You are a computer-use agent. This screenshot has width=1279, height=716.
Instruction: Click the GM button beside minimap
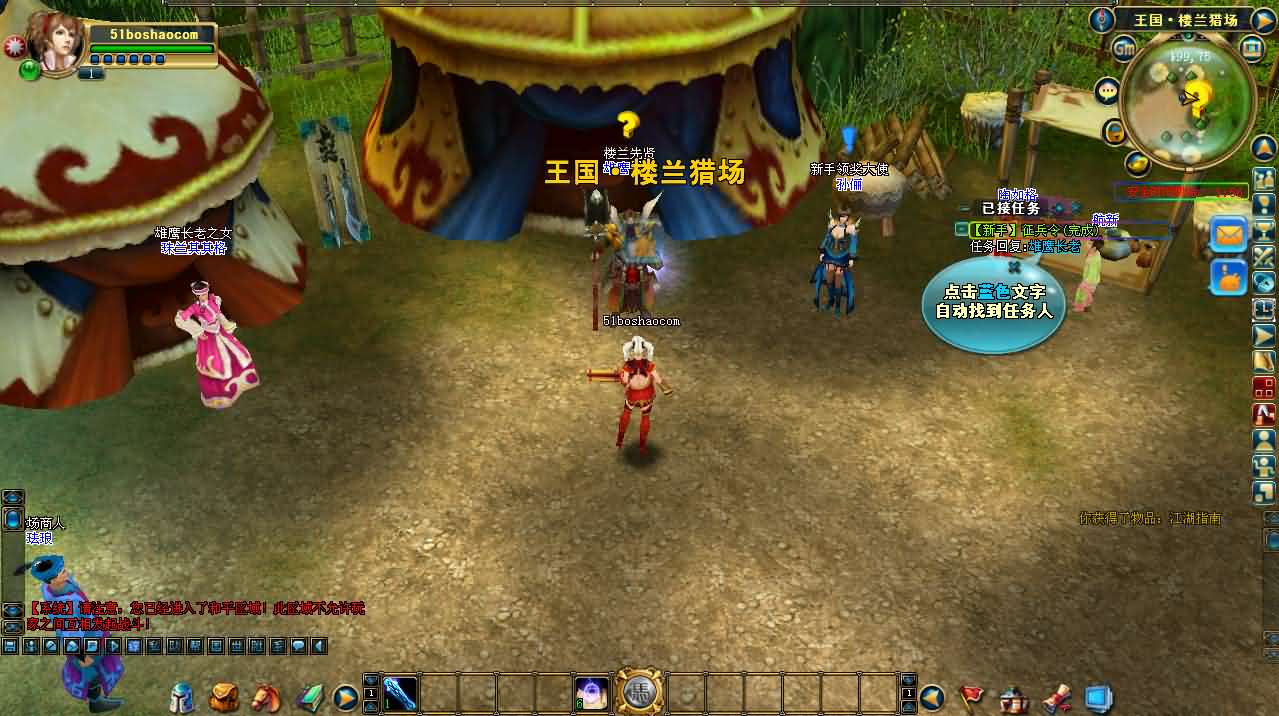pos(1124,47)
